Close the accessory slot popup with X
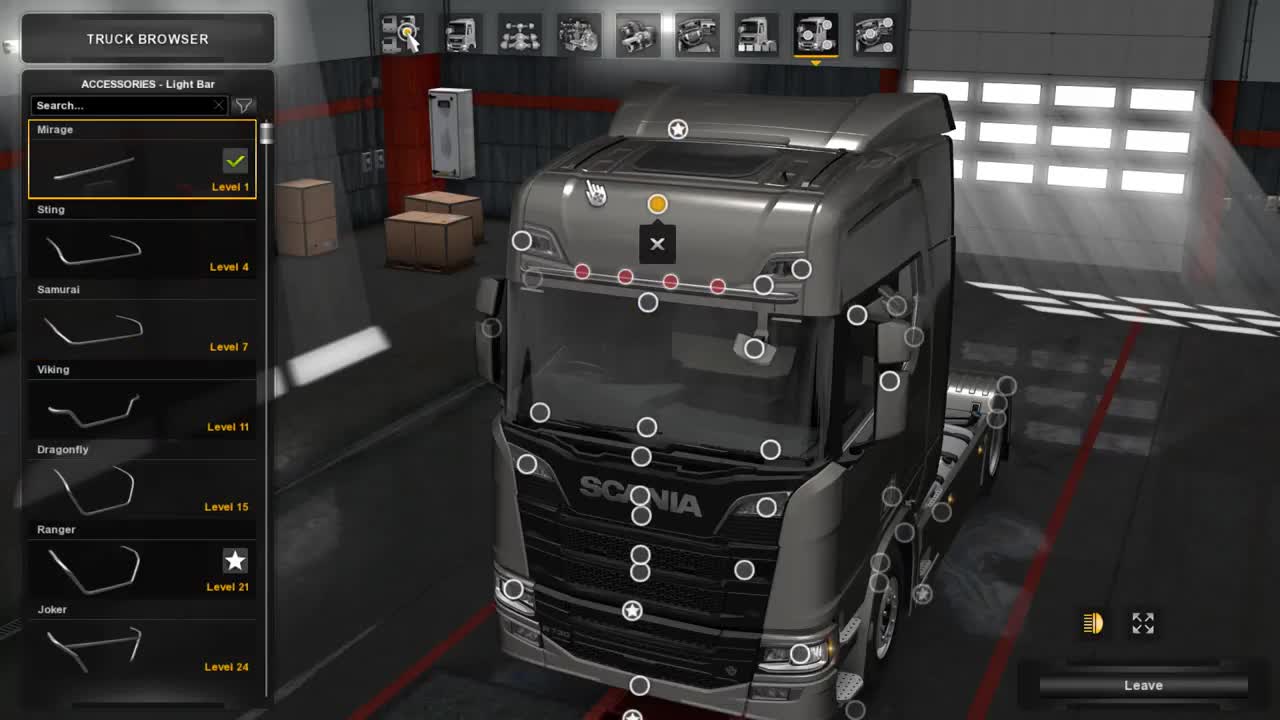The height and width of the screenshot is (720, 1280). pyautogui.click(x=657, y=243)
